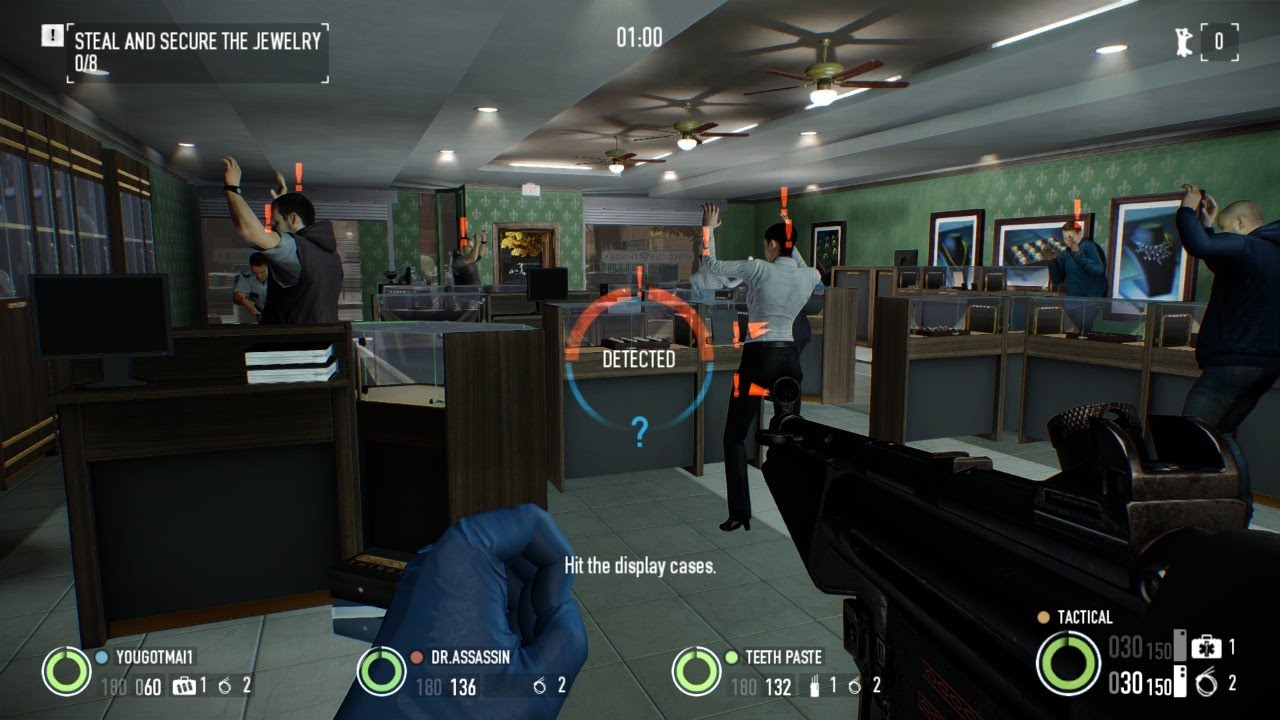Viewport: 1280px width, 720px height.
Task: Click the TACTICAL player name label
Action: coord(1083,618)
